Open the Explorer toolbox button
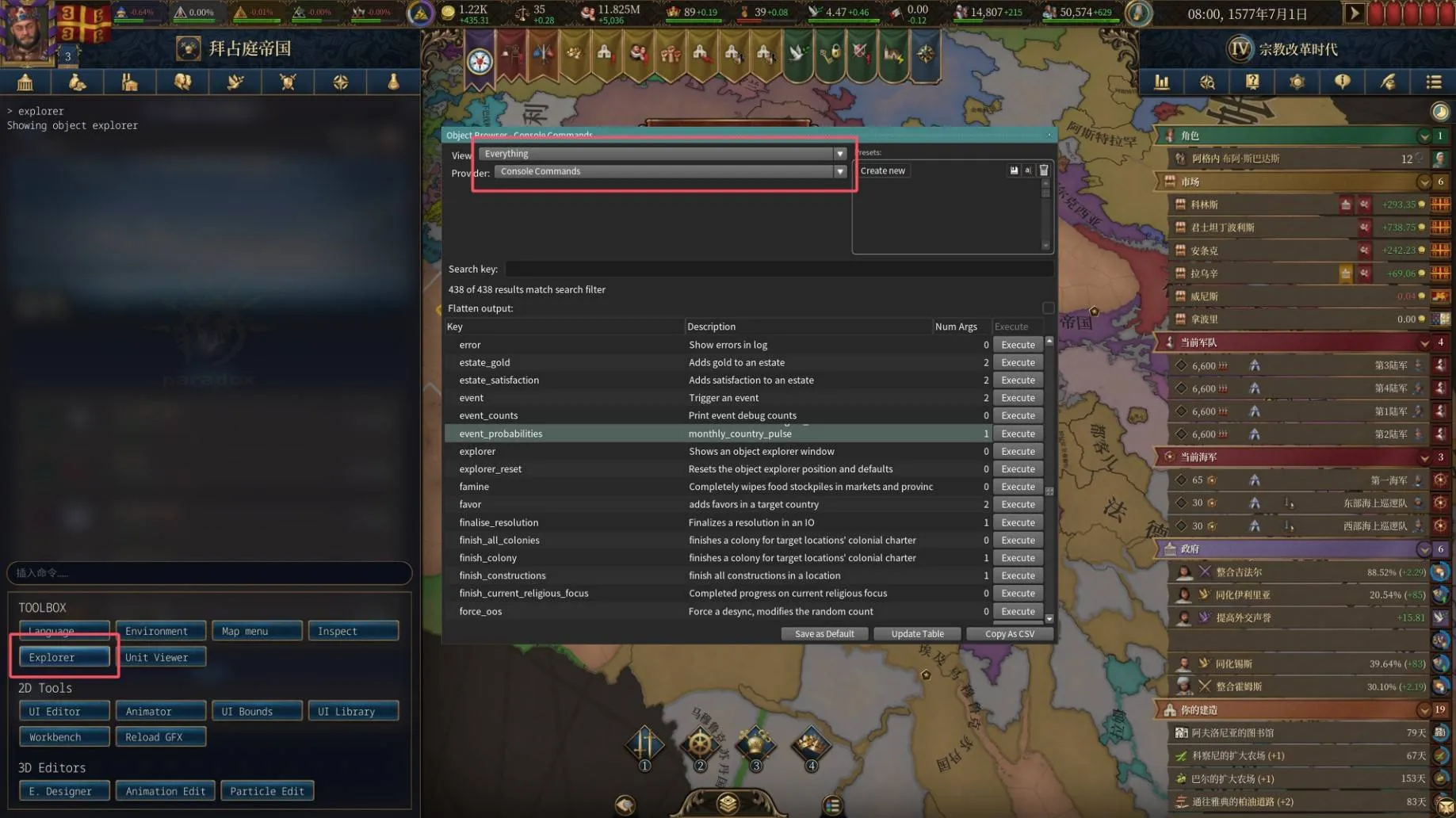Screen dimensions: 1456x818 click(63, 657)
